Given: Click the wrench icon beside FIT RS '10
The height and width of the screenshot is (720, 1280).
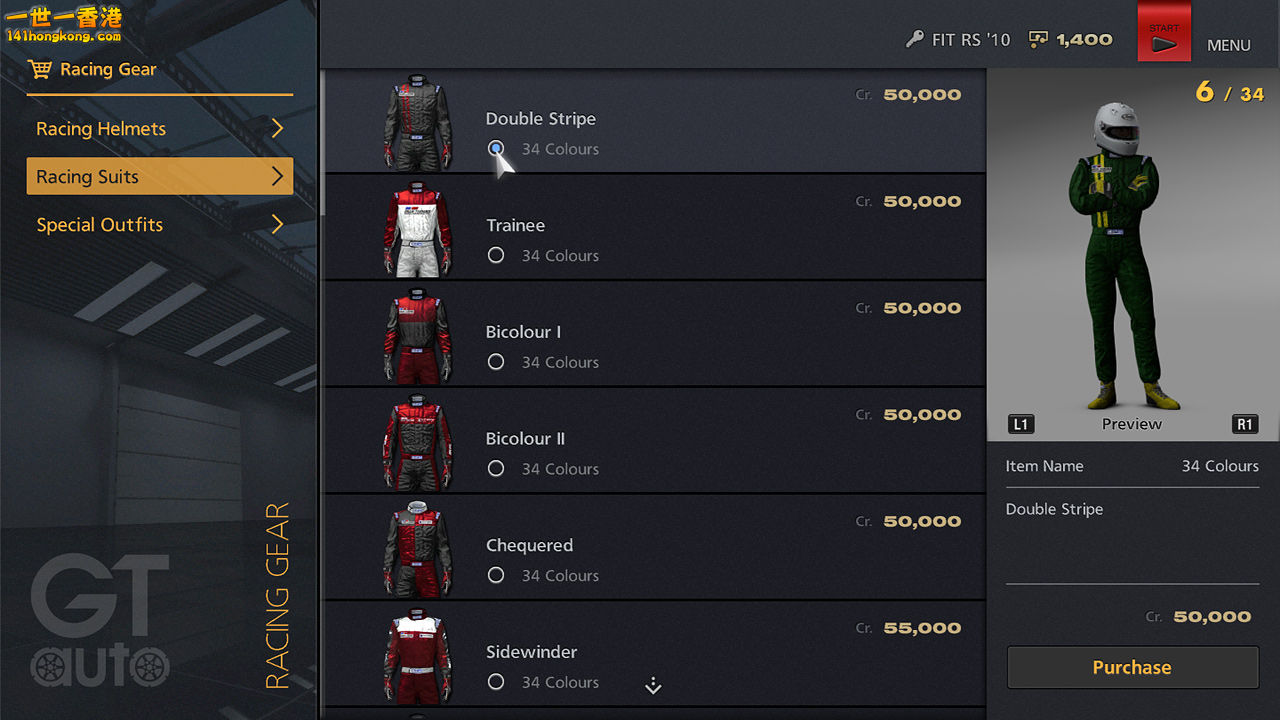Looking at the screenshot, I should (x=915, y=40).
